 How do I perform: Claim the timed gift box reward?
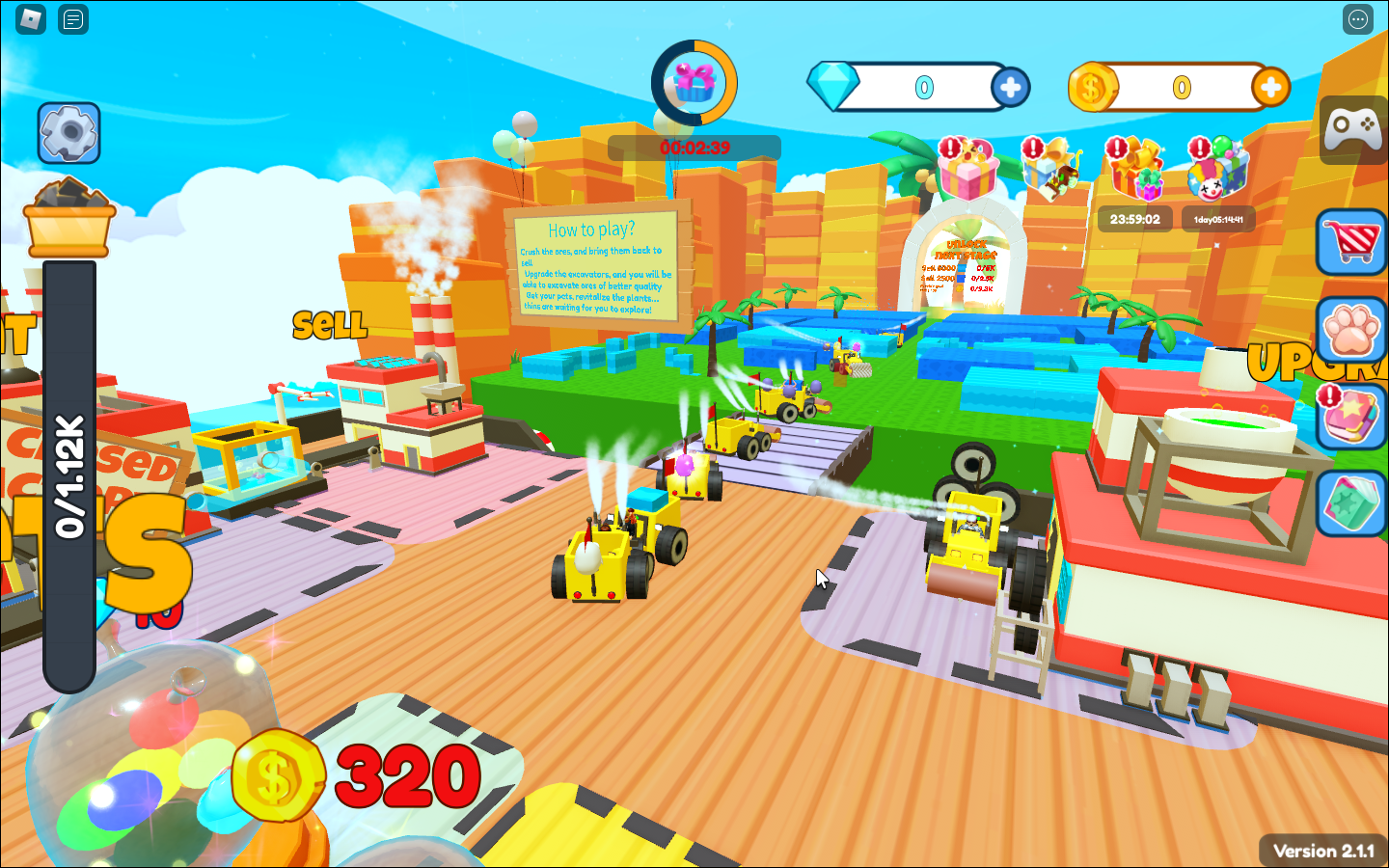click(694, 84)
